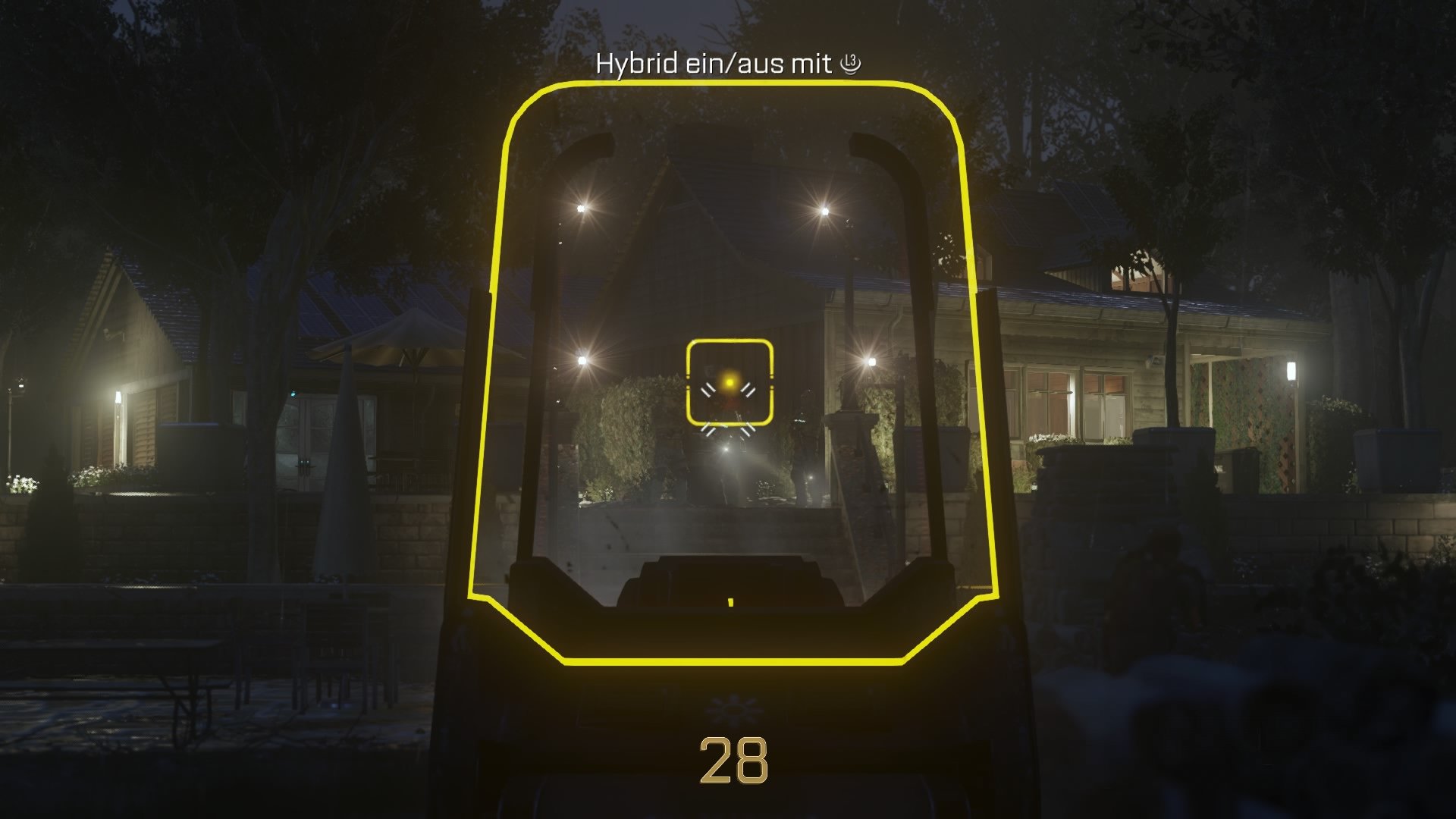The width and height of the screenshot is (1456, 819).
Task: Click the chevron markers below the reticle
Action: point(728,428)
